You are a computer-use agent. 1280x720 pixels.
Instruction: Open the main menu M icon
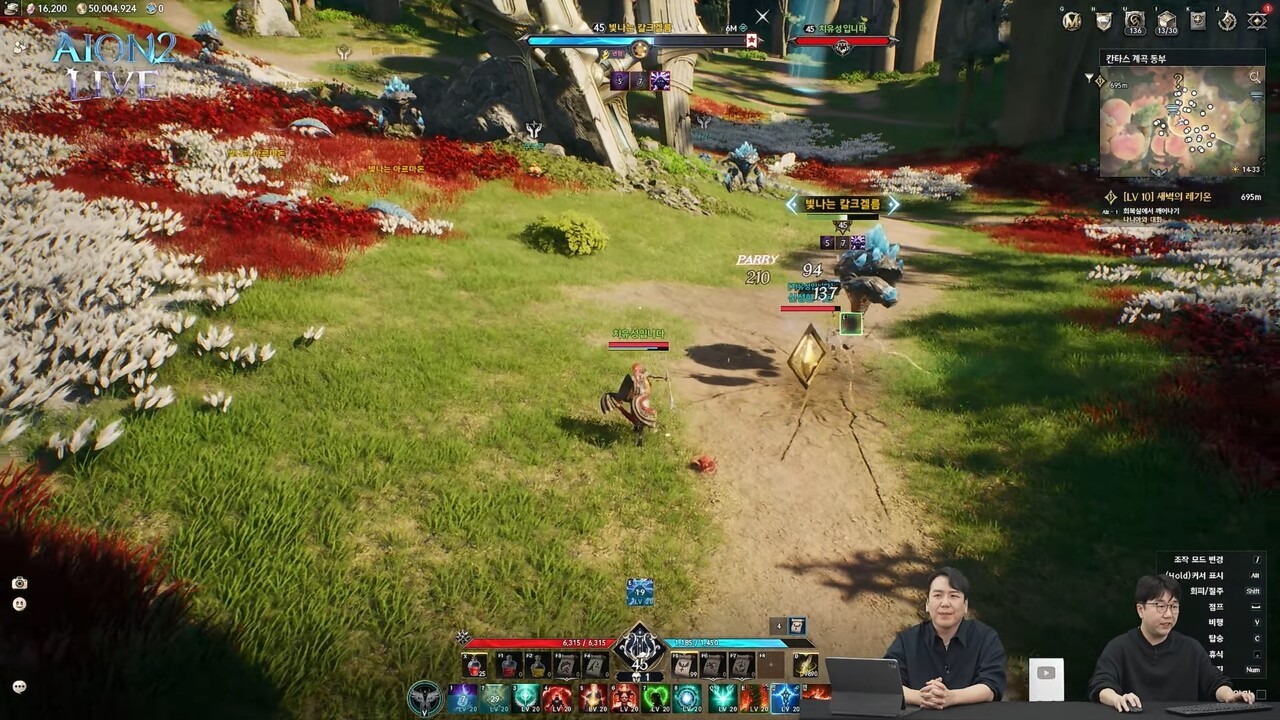pyautogui.click(x=1072, y=21)
